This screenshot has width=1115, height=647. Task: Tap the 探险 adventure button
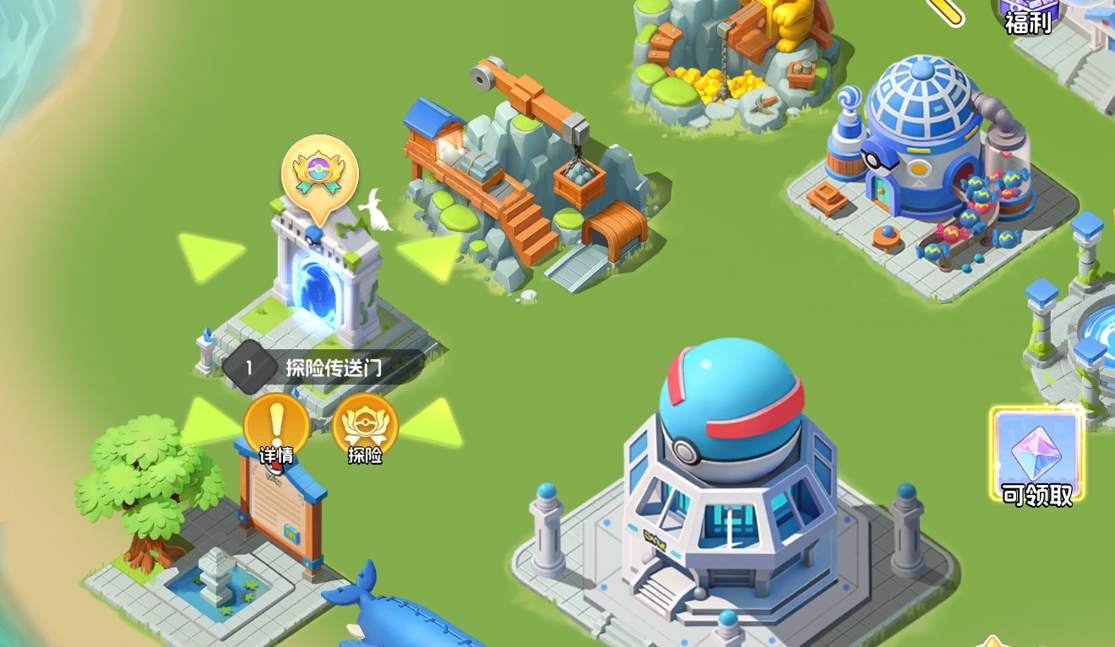tap(365, 428)
